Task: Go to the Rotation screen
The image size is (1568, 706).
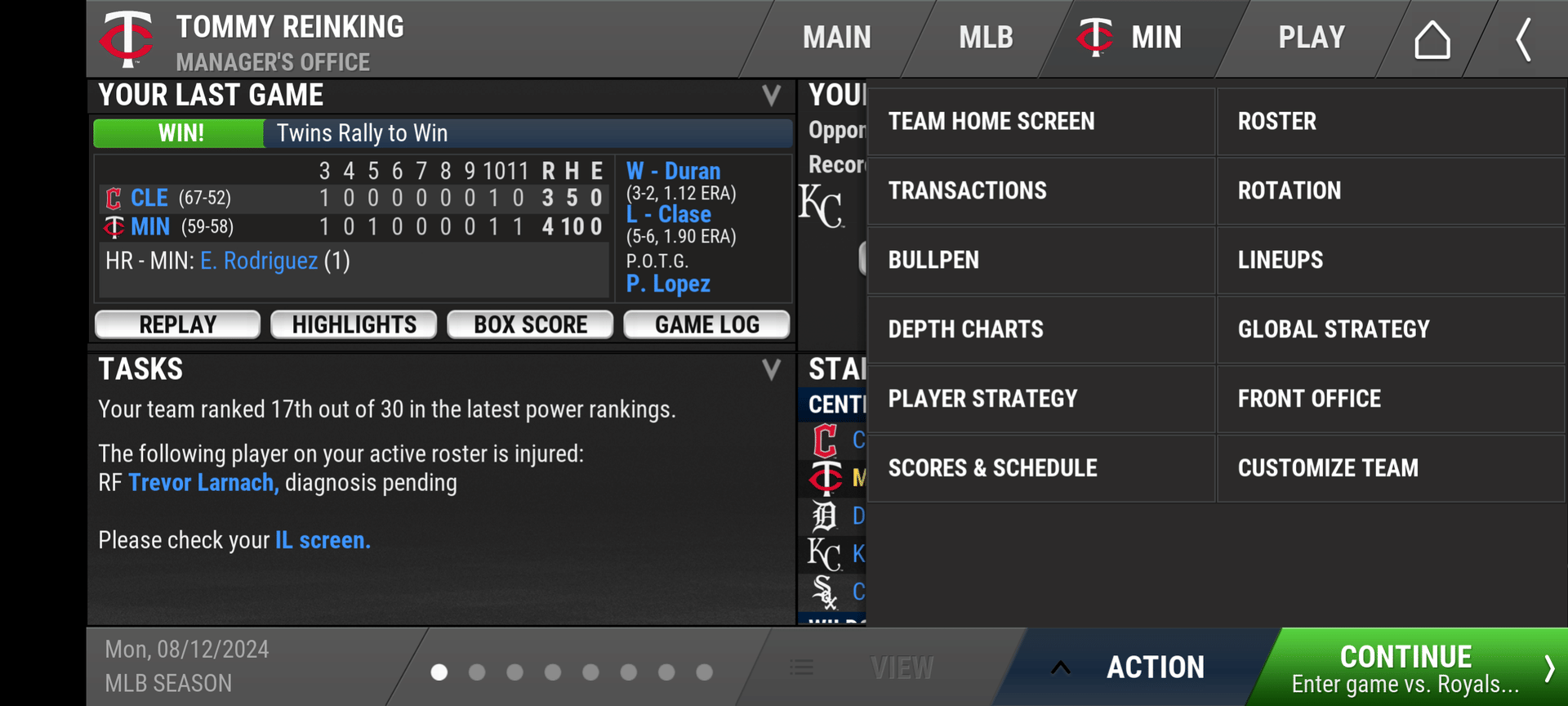Action: 1390,191
